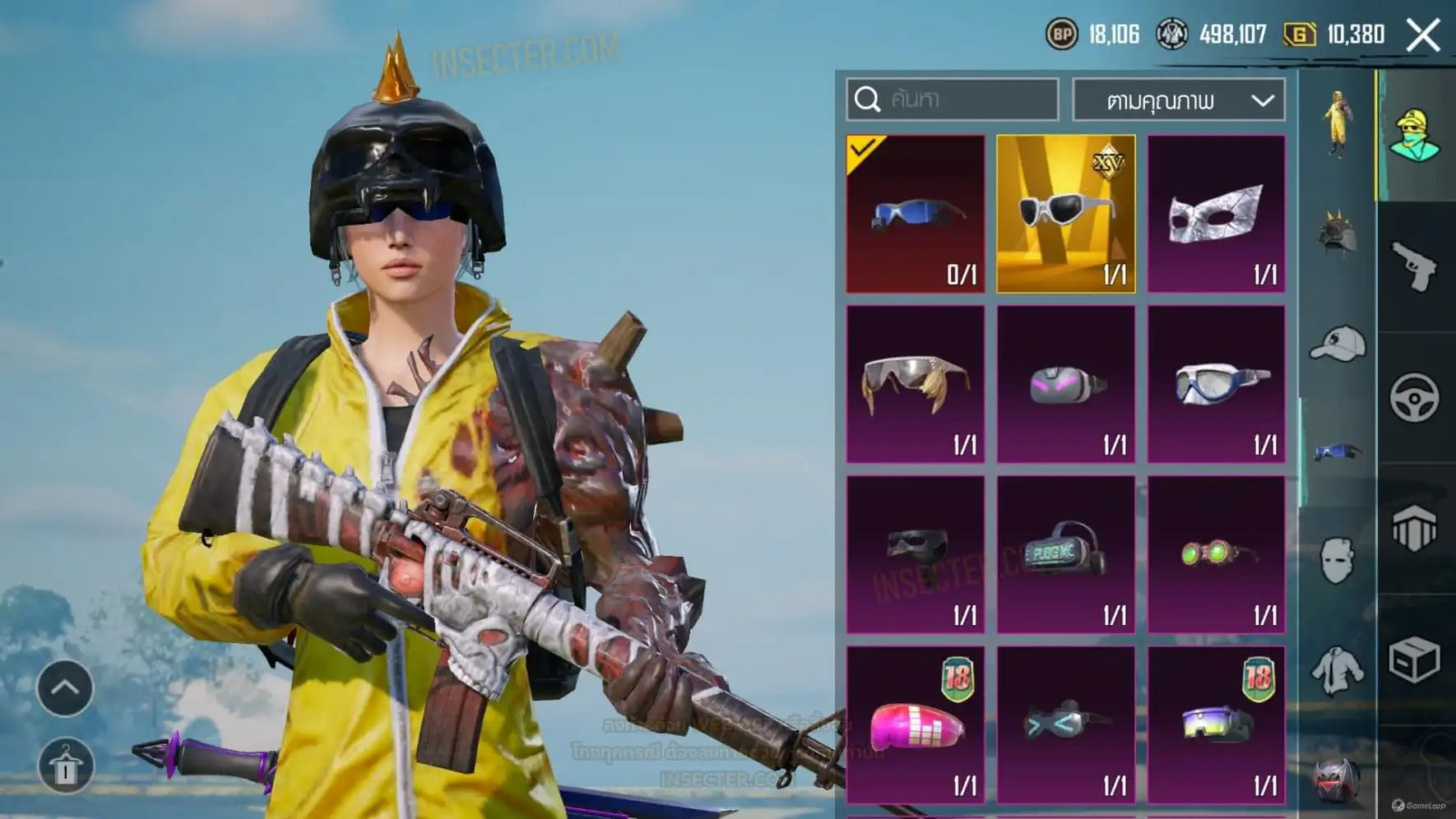The height and width of the screenshot is (819, 1456).
Task: Choose the white and blue diving goggles
Action: (1216, 384)
